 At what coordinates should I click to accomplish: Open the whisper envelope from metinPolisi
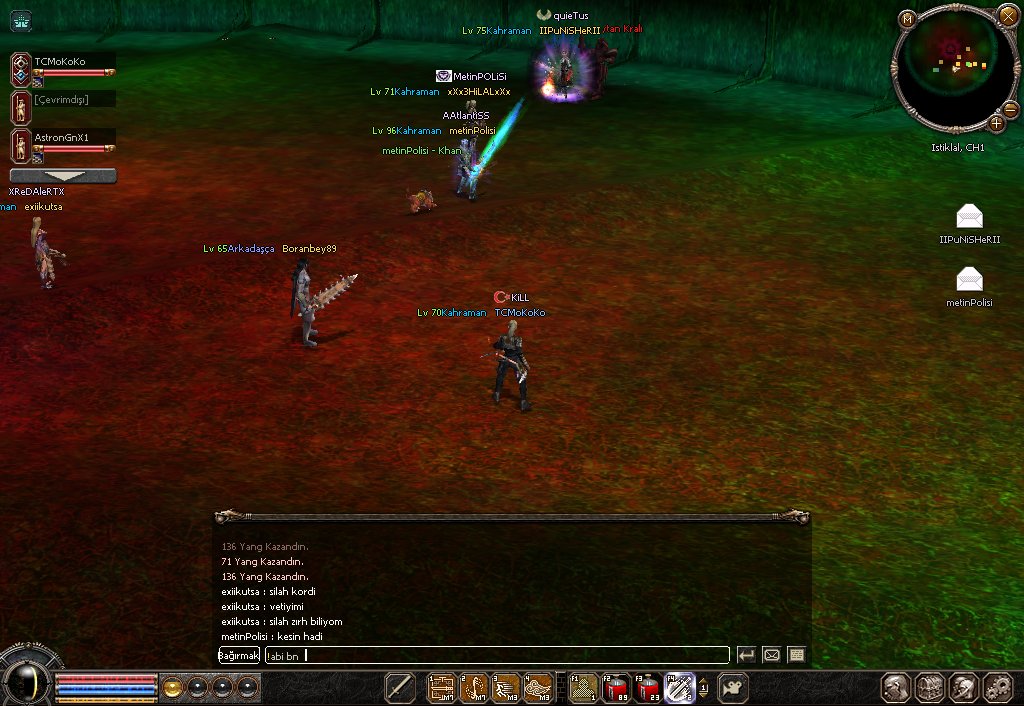[969, 280]
